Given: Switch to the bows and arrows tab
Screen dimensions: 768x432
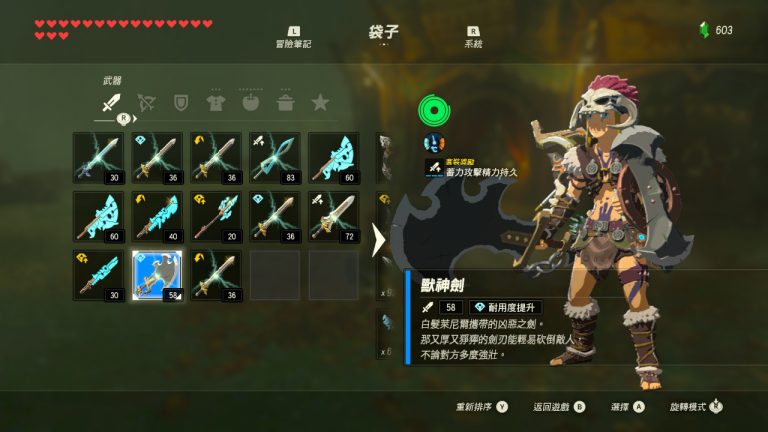Looking at the screenshot, I should 146,101.
